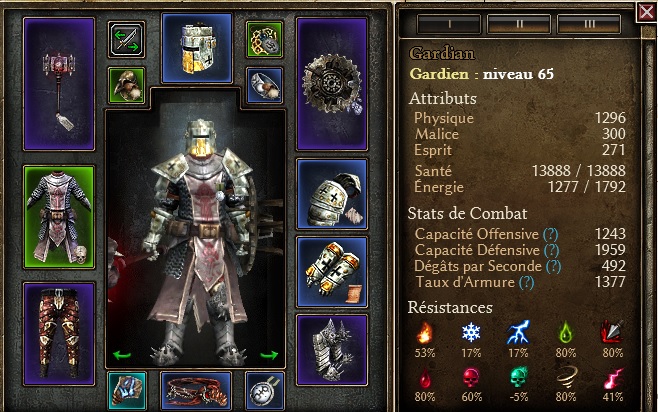The height and width of the screenshot is (412, 658).
Task: Rotate character with the left green arrow
Action: [x=122, y=354]
